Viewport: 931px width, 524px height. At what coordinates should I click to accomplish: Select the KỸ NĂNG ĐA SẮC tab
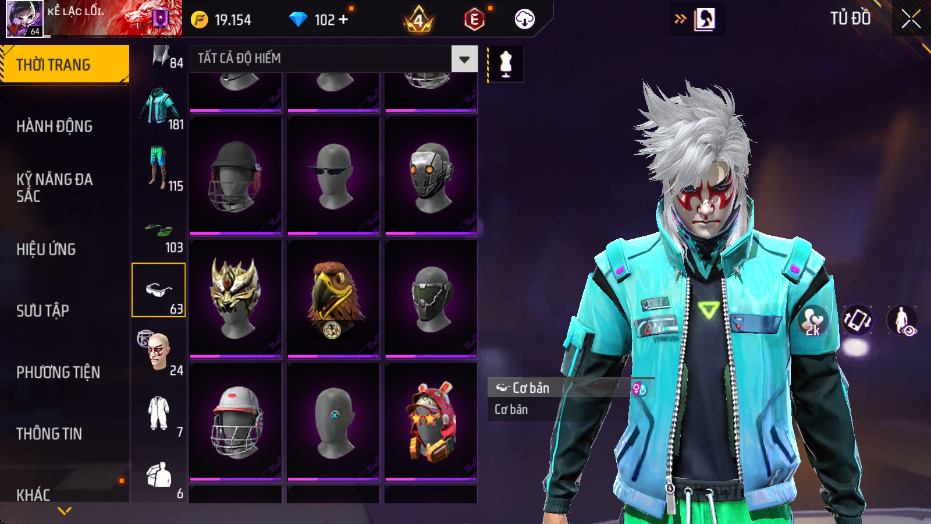(55, 187)
